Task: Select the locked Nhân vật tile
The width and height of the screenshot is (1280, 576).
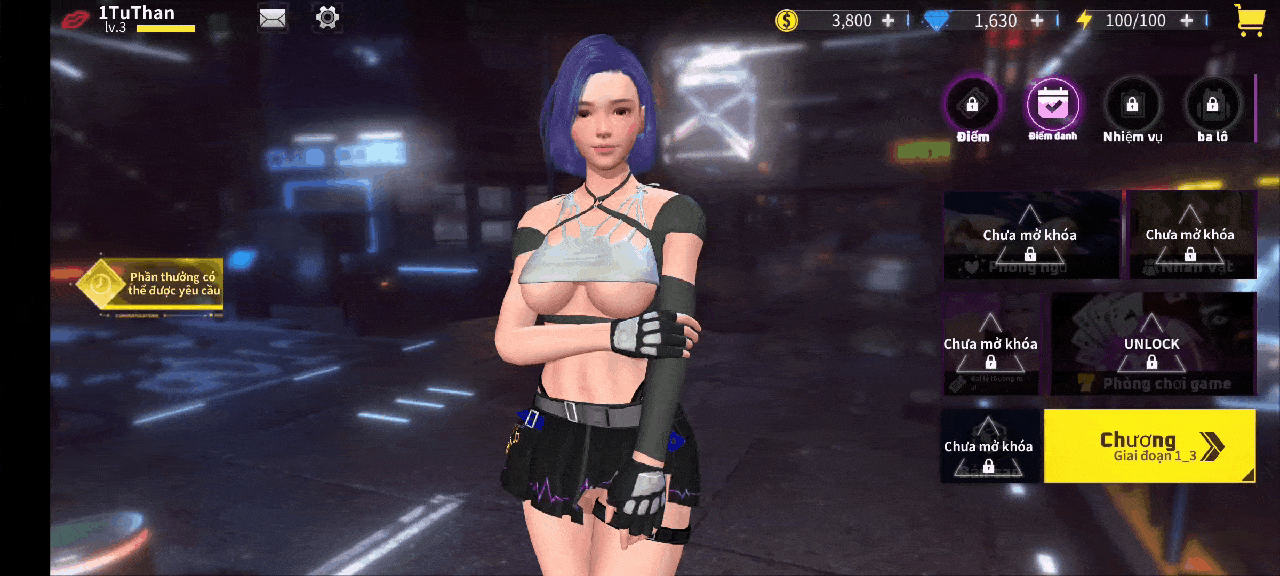Action: (1190, 235)
